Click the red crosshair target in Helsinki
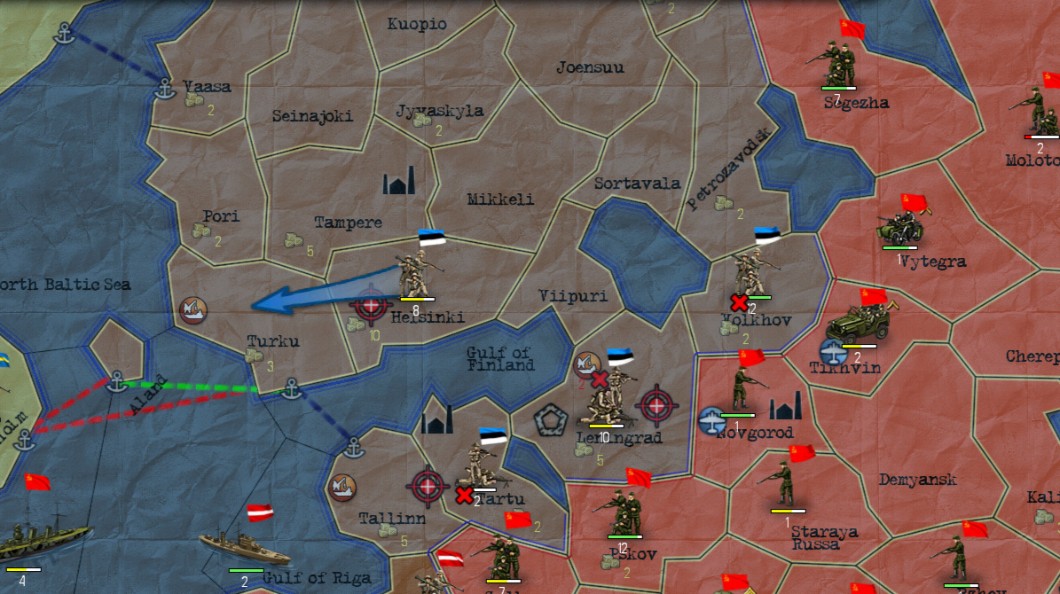Screen dimensions: 1060x594 coord(371,305)
